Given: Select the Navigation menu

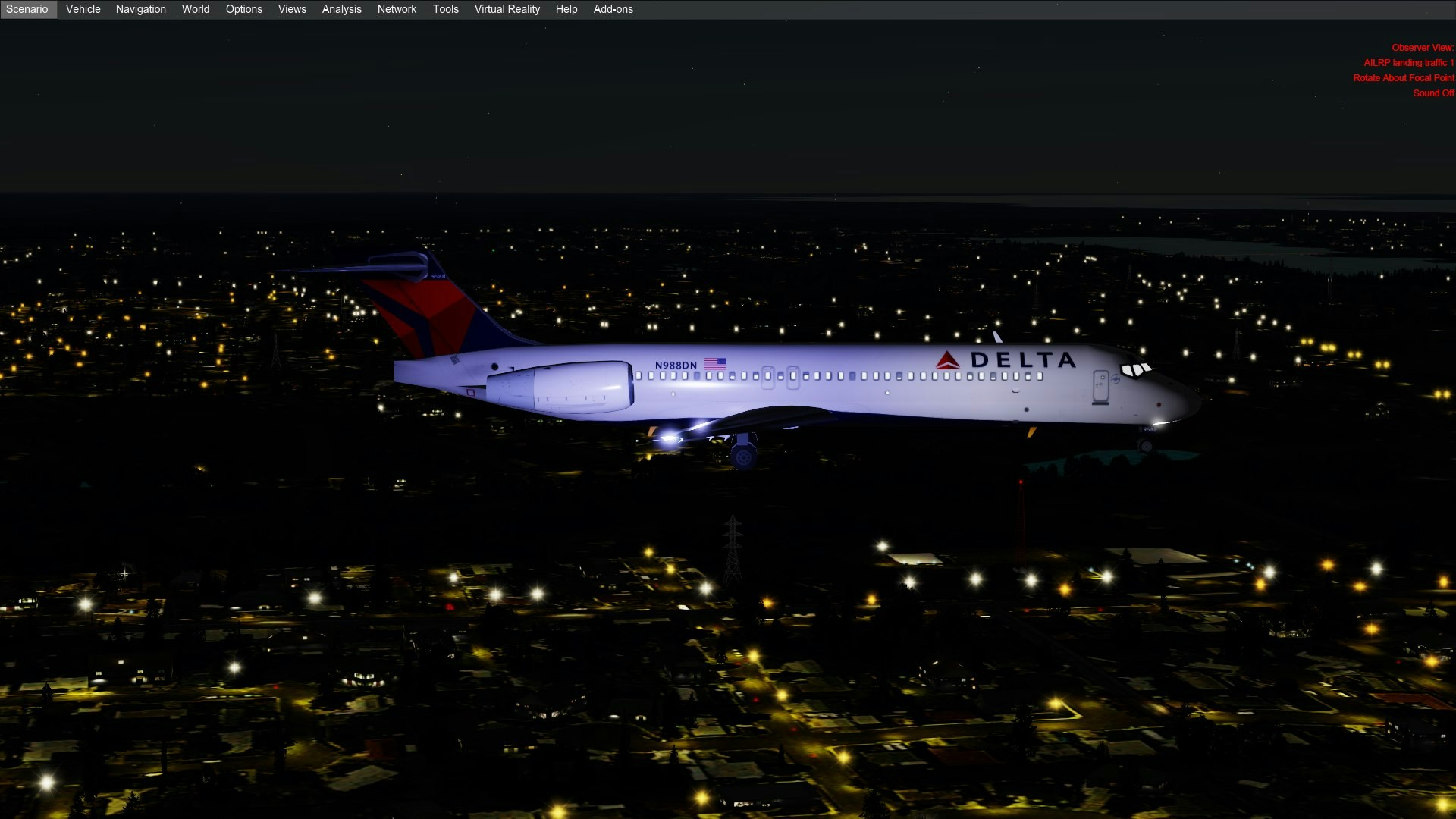Looking at the screenshot, I should click(140, 9).
